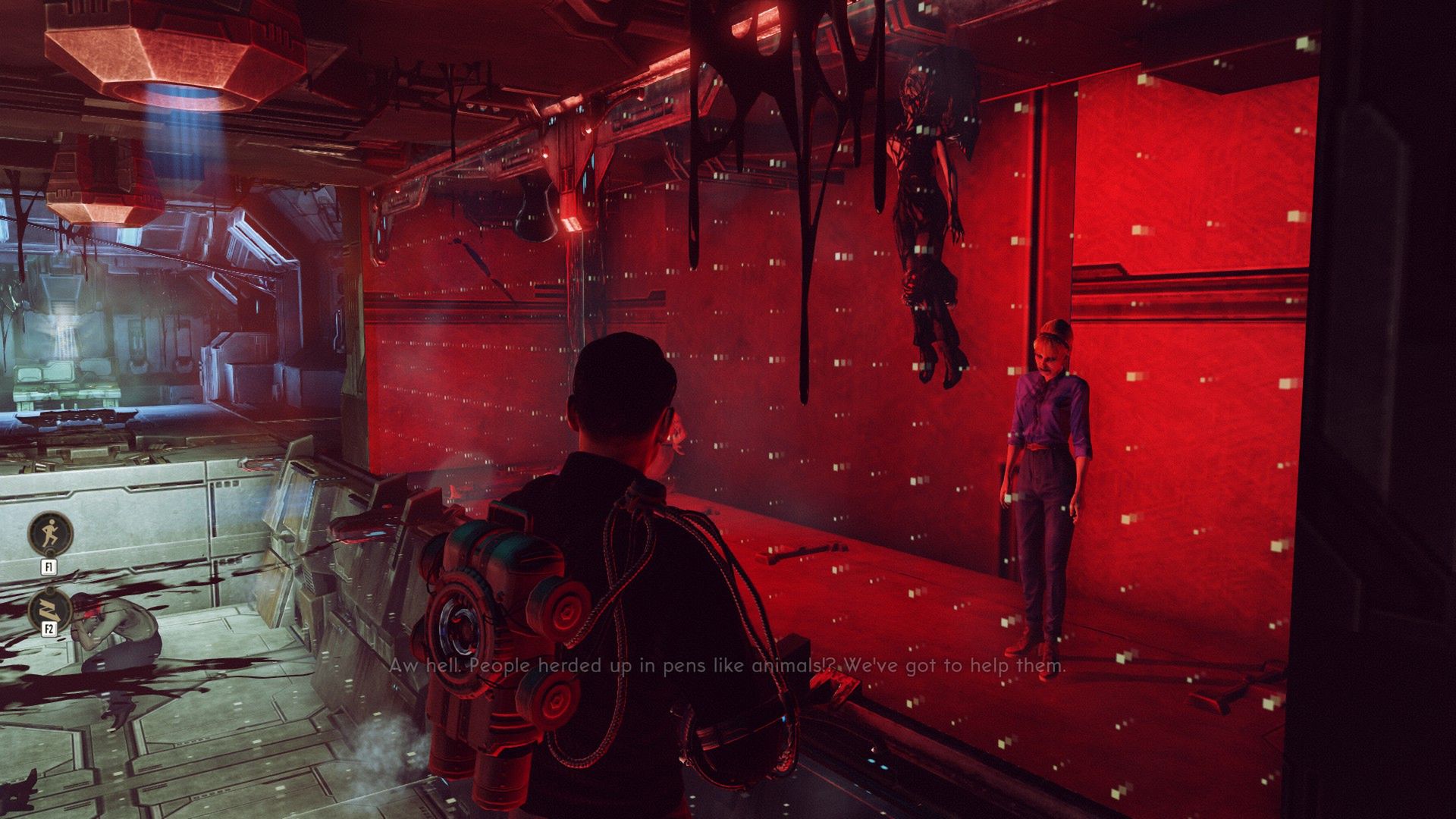The height and width of the screenshot is (819, 1456).
Task: Select the zigzag arrow squad icon
Action: coord(50,610)
